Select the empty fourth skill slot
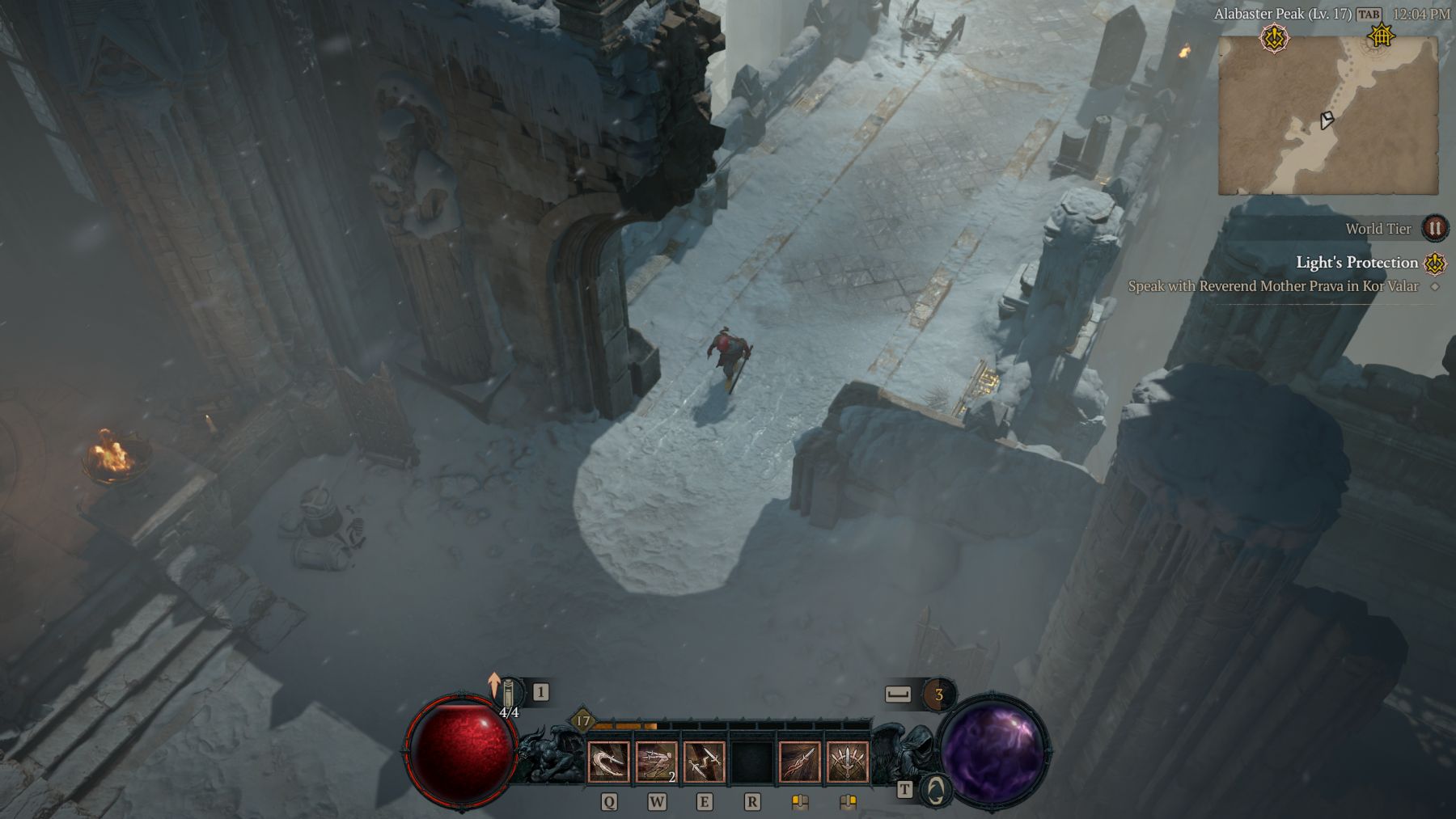The width and height of the screenshot is (1456, 819). click(x=751, y=762)
